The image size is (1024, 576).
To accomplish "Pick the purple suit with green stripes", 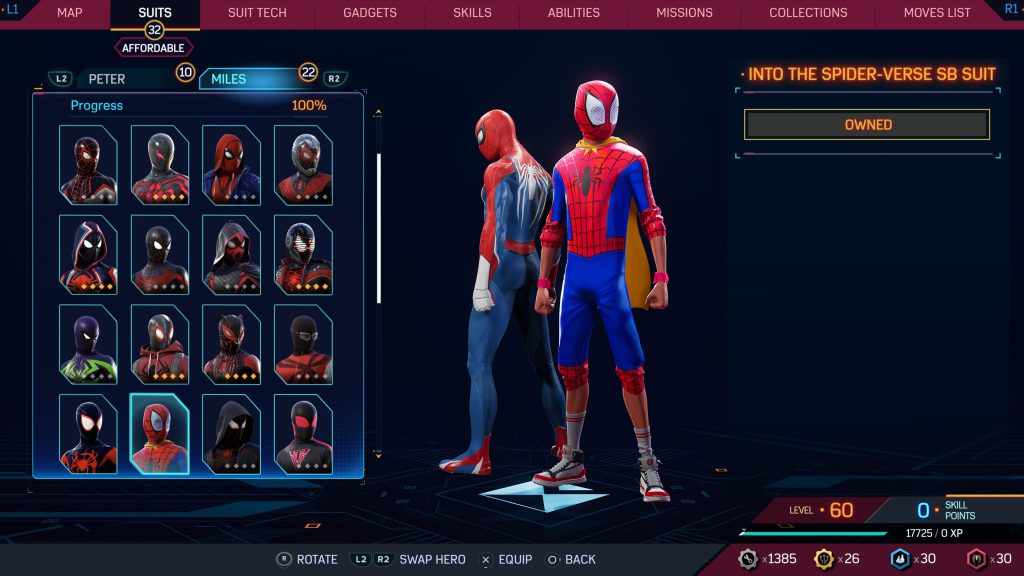I will click(88, 345).
